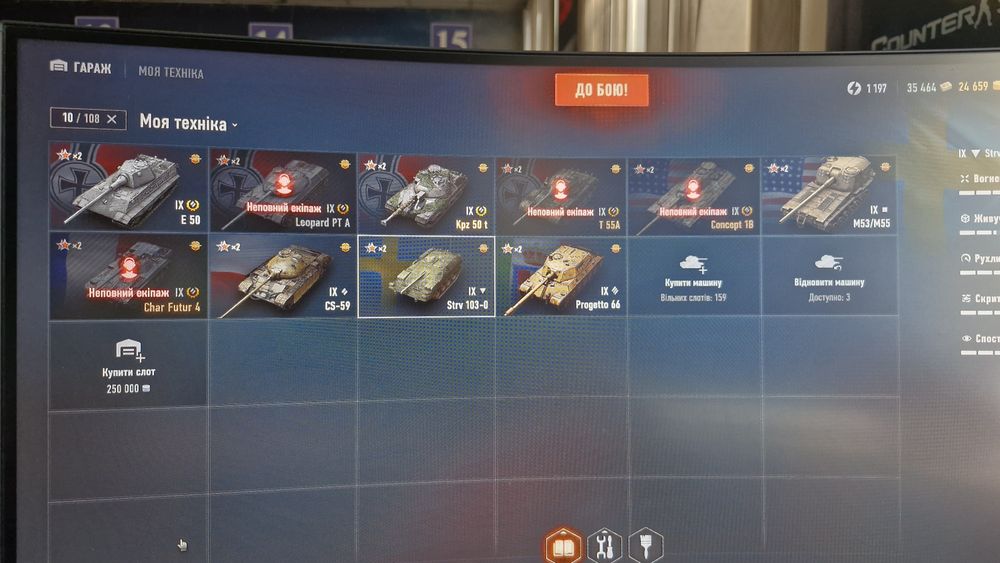Select the Char Futur 4 tank
Viewport: 1000px width, 563px height.
coord(129,274)
